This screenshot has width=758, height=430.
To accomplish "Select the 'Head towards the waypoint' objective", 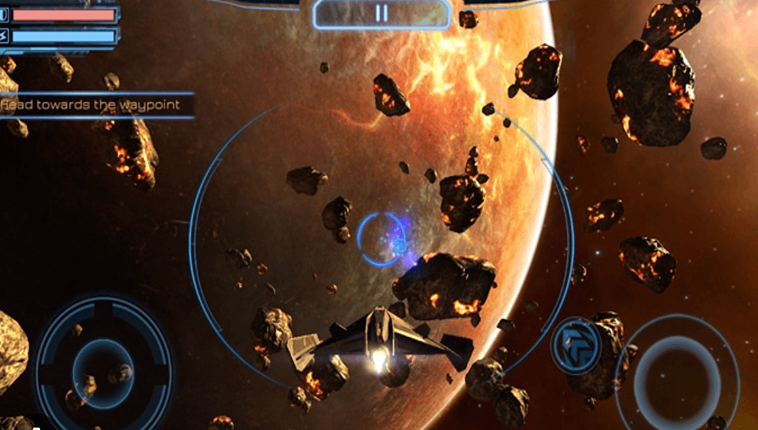I will tap(93, 102).
